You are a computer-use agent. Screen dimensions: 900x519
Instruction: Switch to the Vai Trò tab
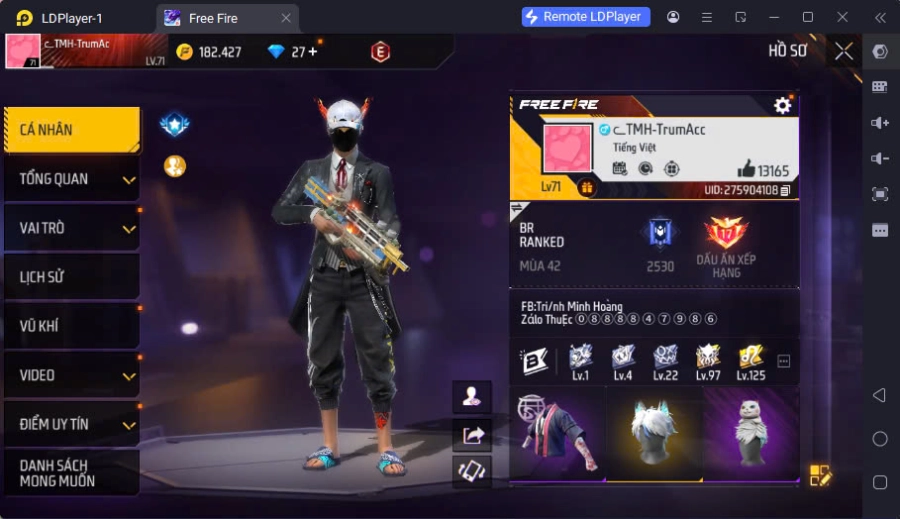click(x=71, y=228)
